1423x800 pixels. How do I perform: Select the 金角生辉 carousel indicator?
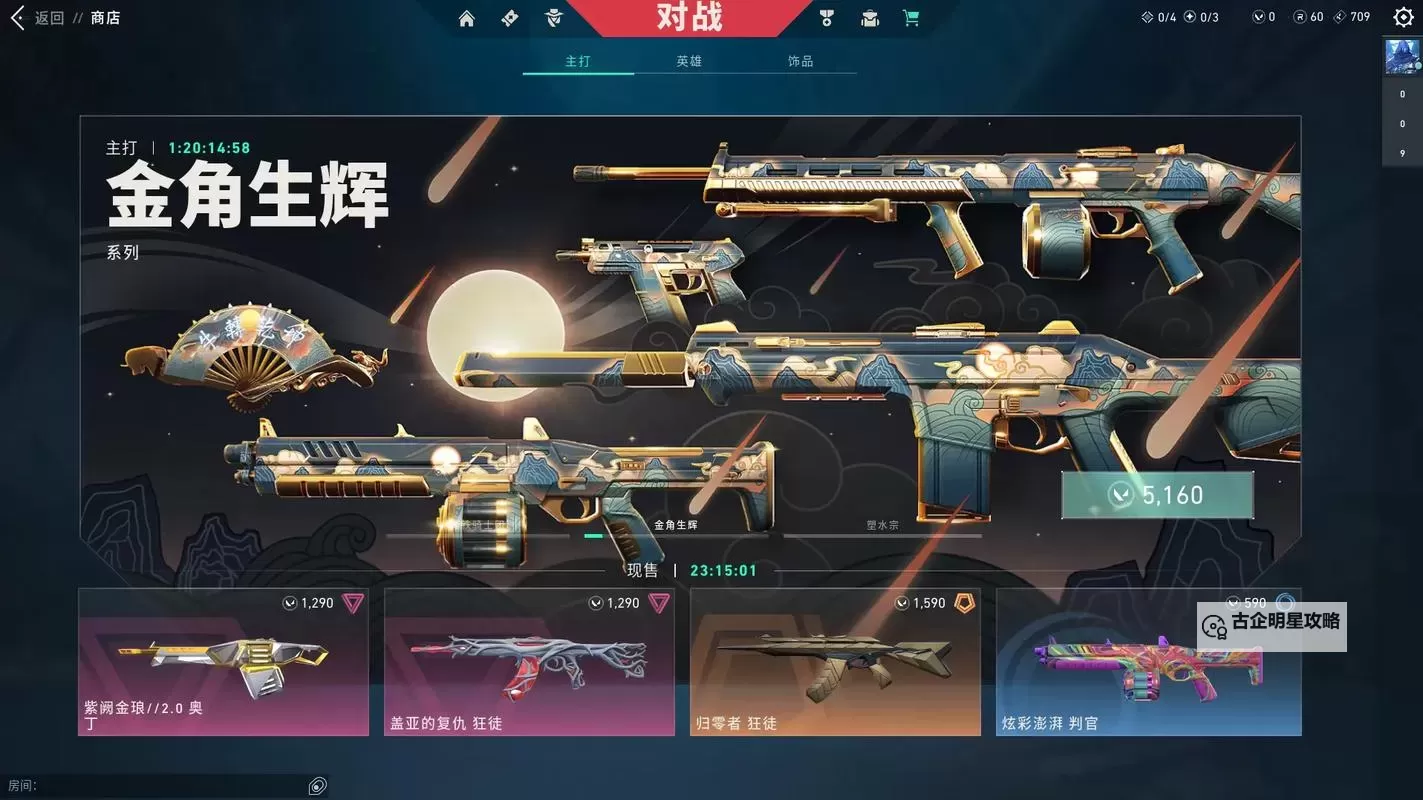(594, 536)
